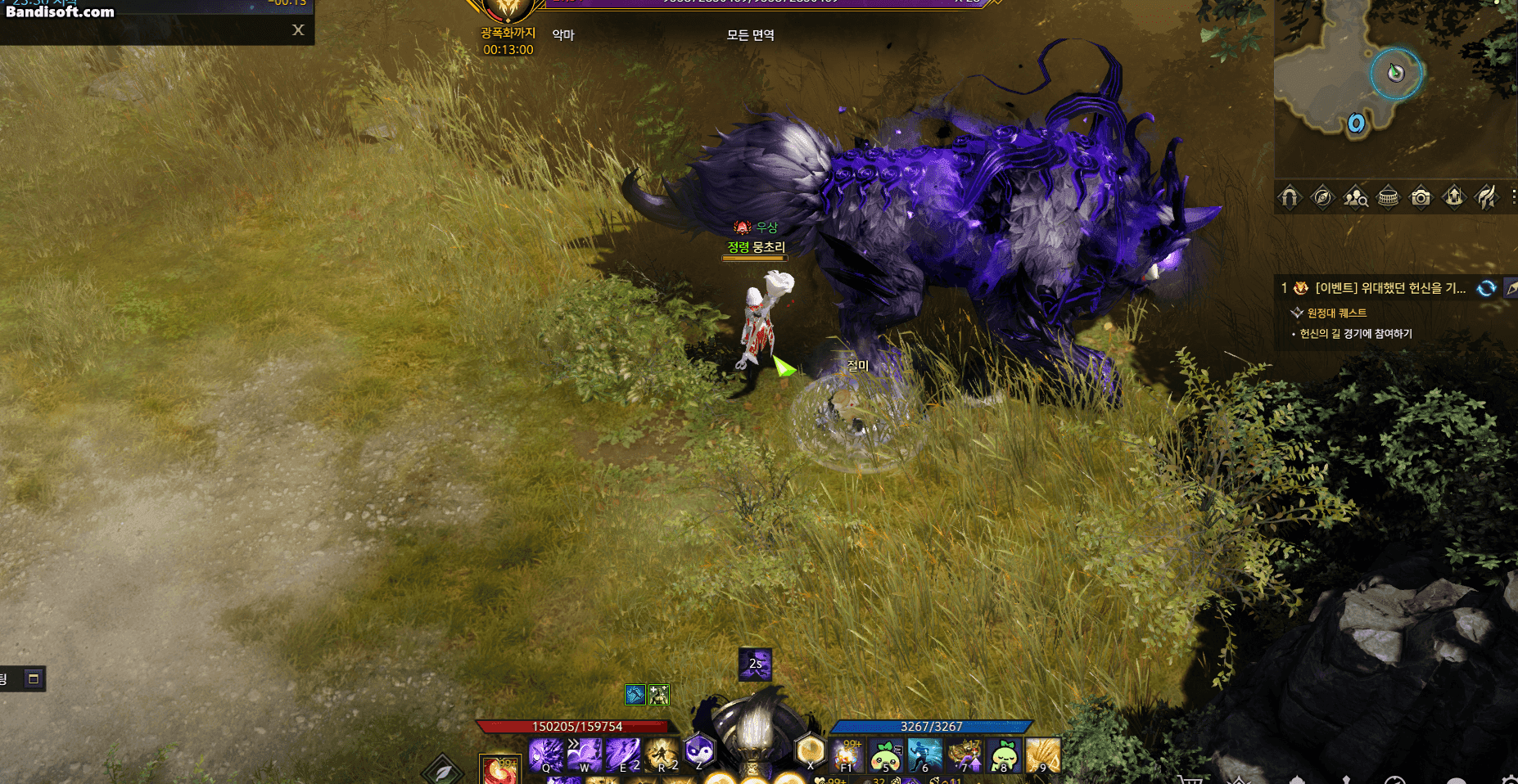Use the running figure item in slot 6
The width and height of the screenshot is (1518, 784).
click(925, 755)
